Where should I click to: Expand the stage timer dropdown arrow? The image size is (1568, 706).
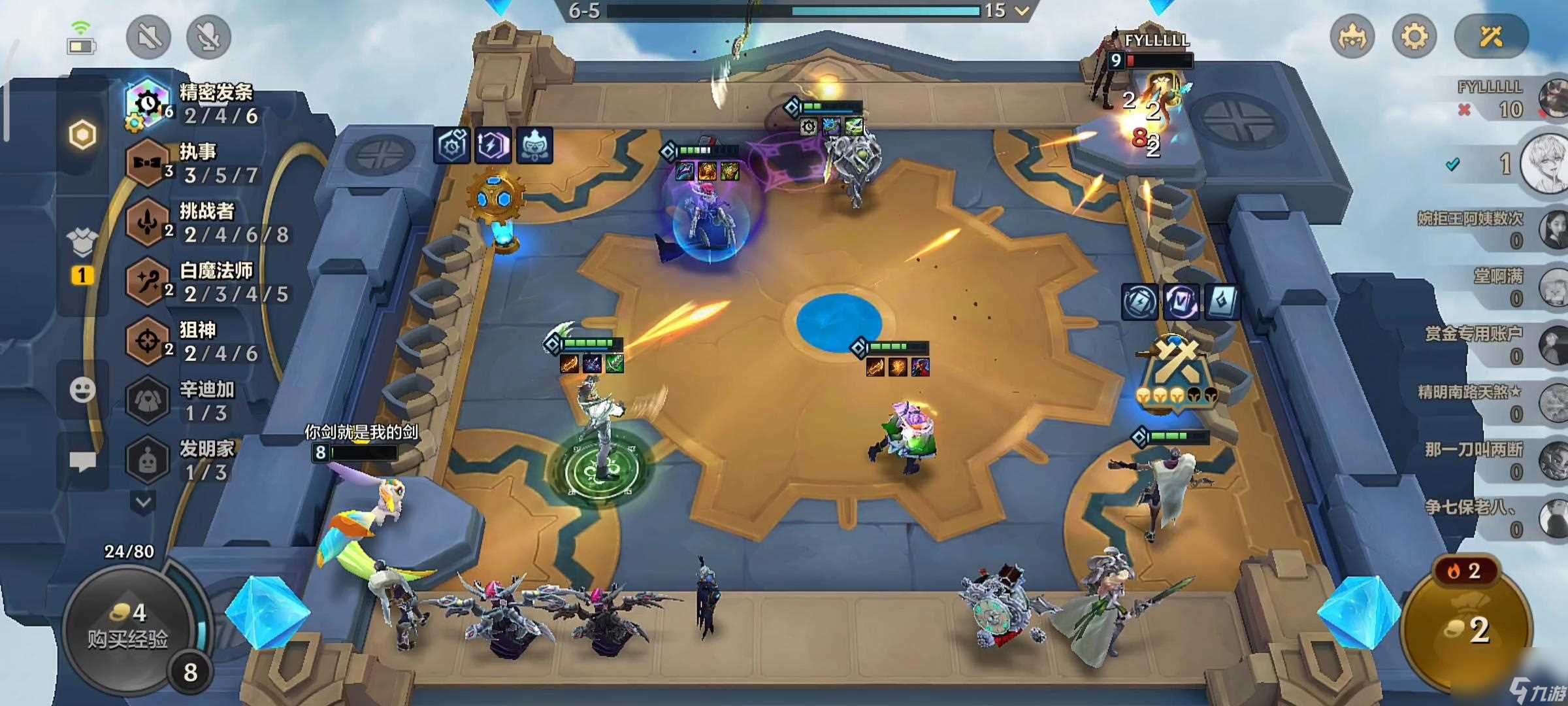coord(1022,11)
